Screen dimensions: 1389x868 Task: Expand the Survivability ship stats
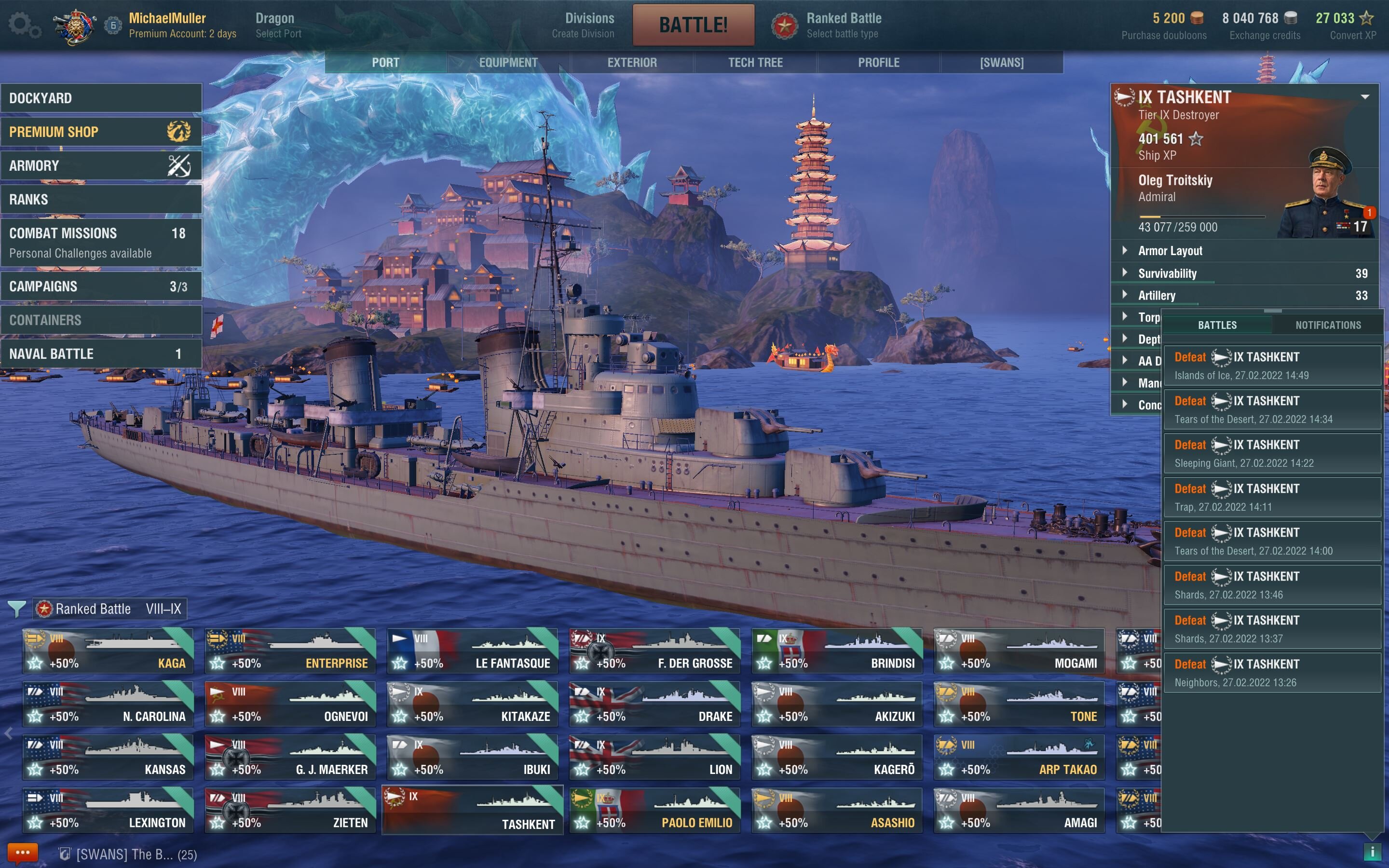(x=1167, y=274)
